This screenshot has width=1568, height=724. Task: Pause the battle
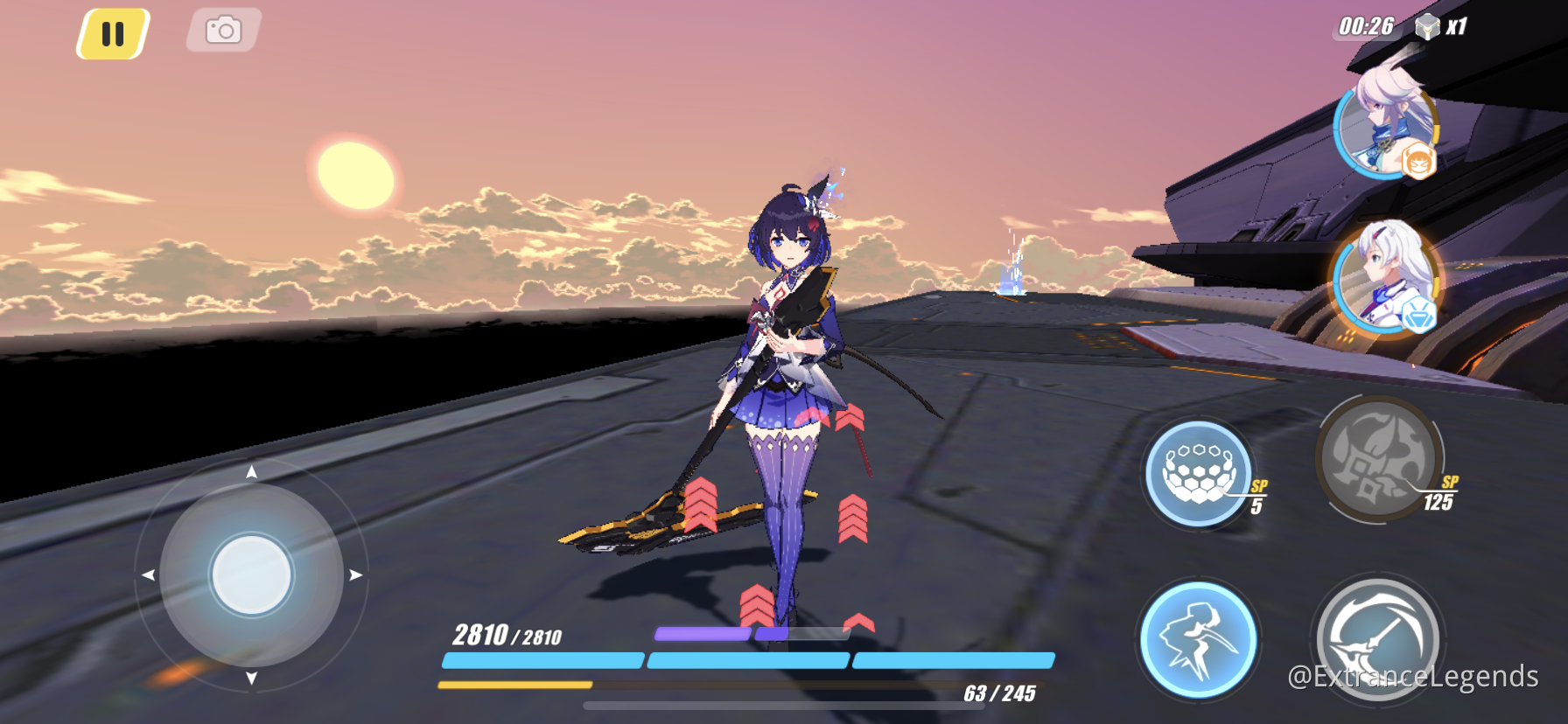click(x=110, y=31)
